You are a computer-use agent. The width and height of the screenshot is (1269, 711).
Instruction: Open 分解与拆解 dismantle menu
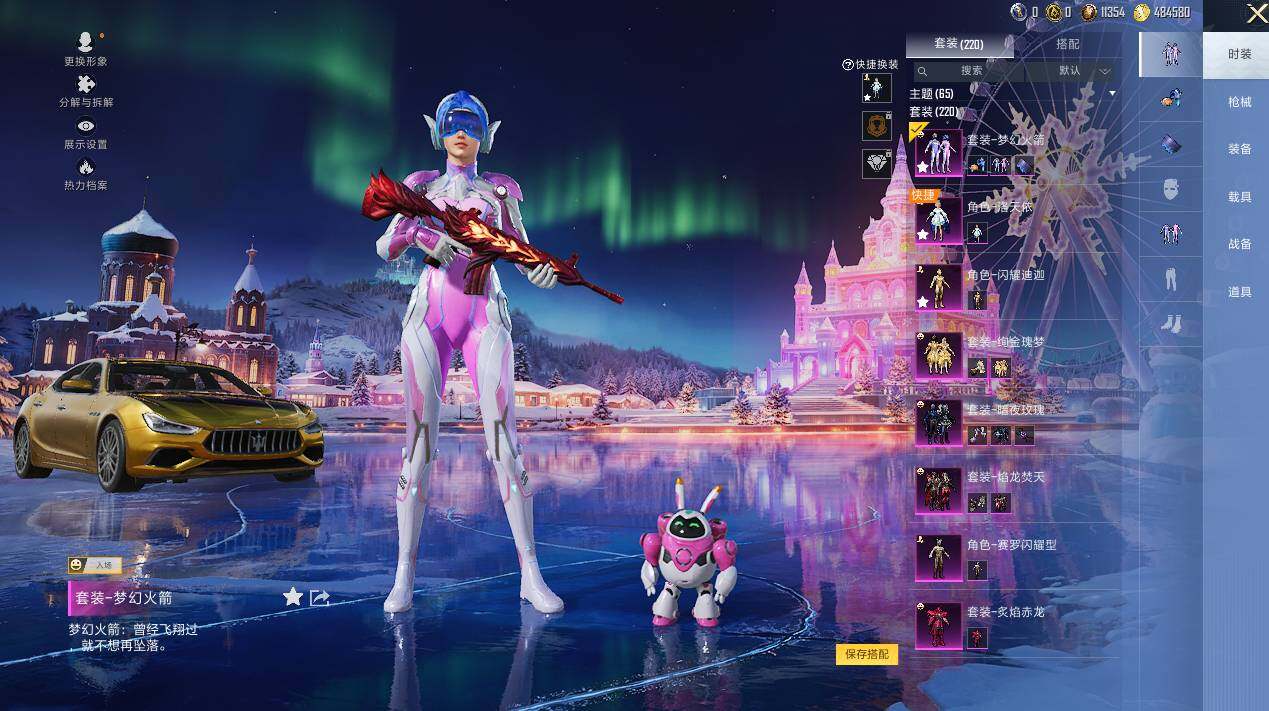point(86,91)
